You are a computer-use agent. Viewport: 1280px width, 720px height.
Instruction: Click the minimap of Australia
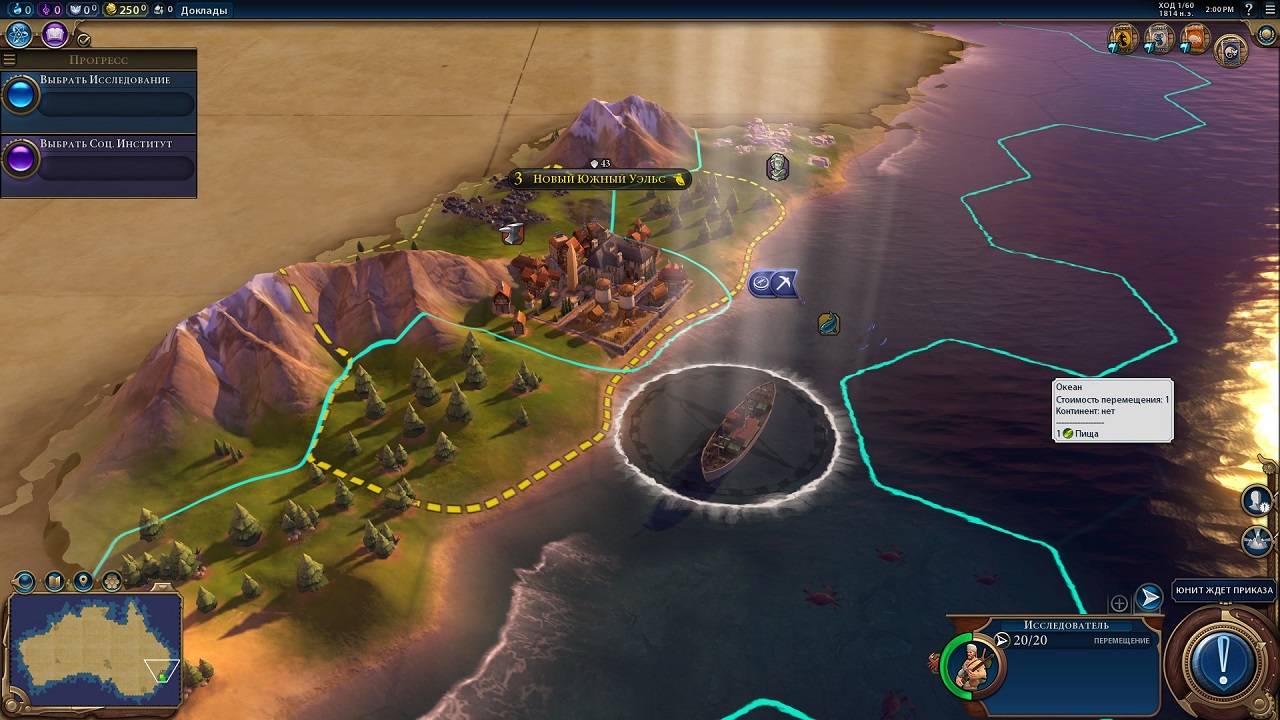[x=95, y=648]
